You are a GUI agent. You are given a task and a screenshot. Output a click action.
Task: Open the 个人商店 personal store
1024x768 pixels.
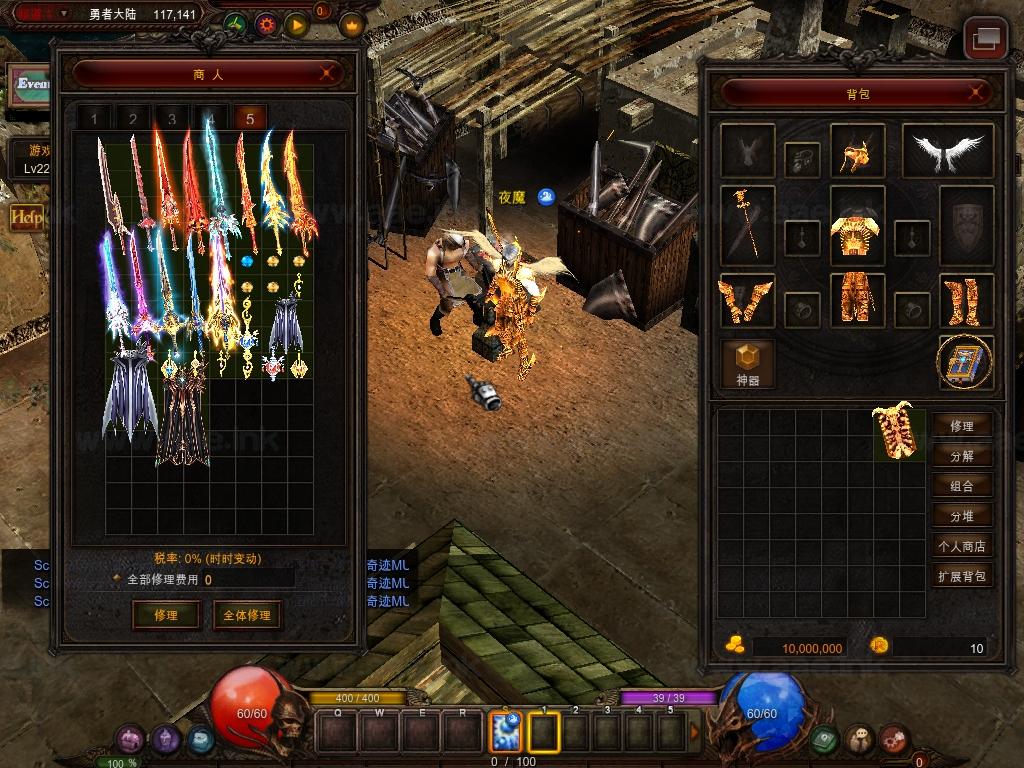962,546
